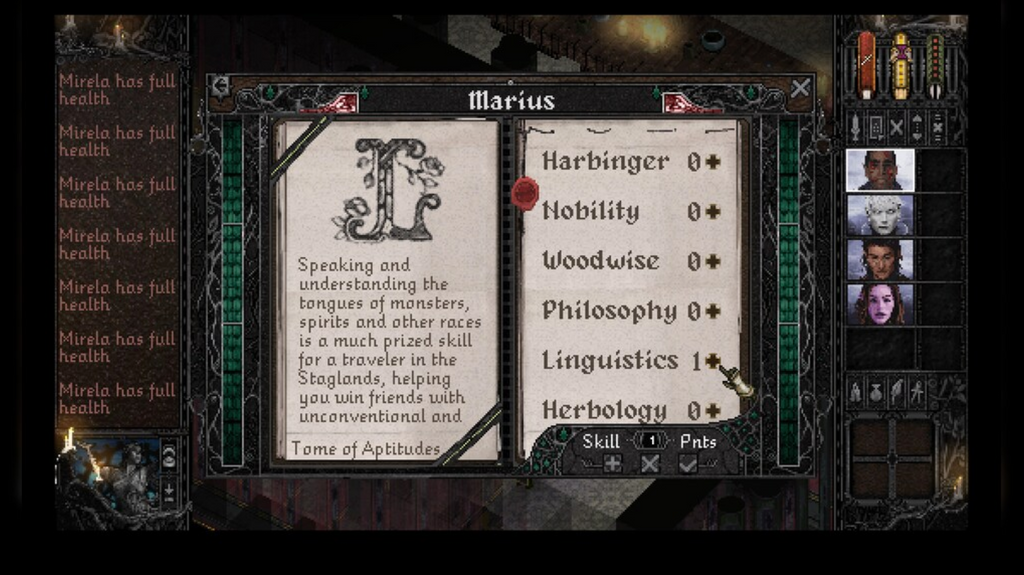Image resolution: width=1024 pixels, height=575 pixels.
Task: Select the bloodied bald man portrait
Action: tap(880, 170)
